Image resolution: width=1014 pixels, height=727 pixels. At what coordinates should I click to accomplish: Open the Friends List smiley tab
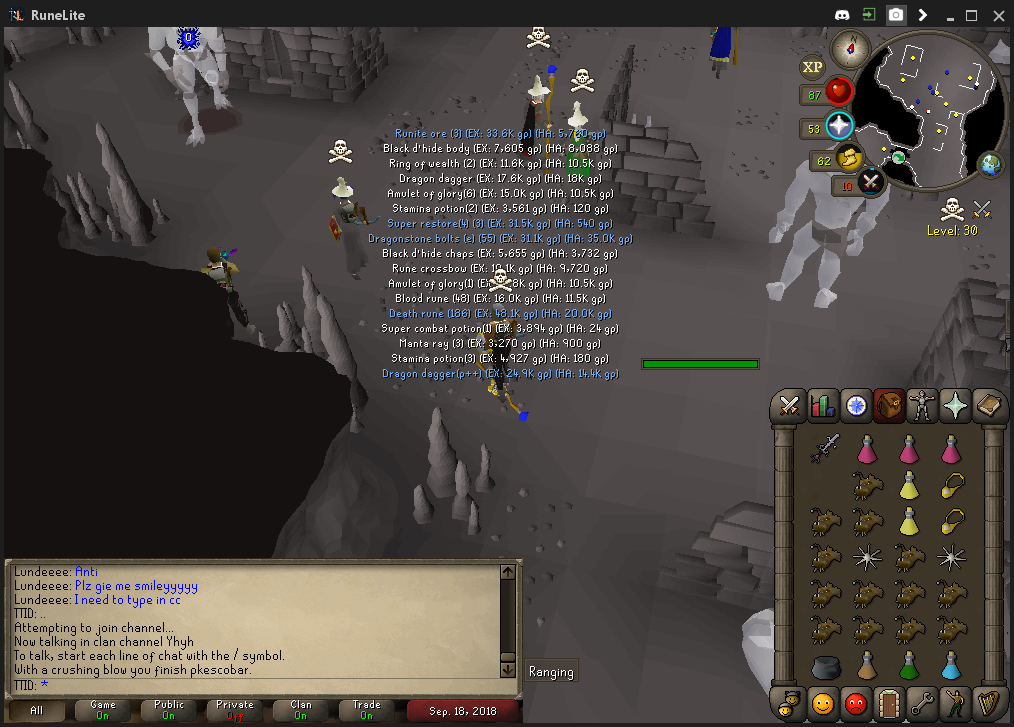pyautogui.click(x=823, y=702)
